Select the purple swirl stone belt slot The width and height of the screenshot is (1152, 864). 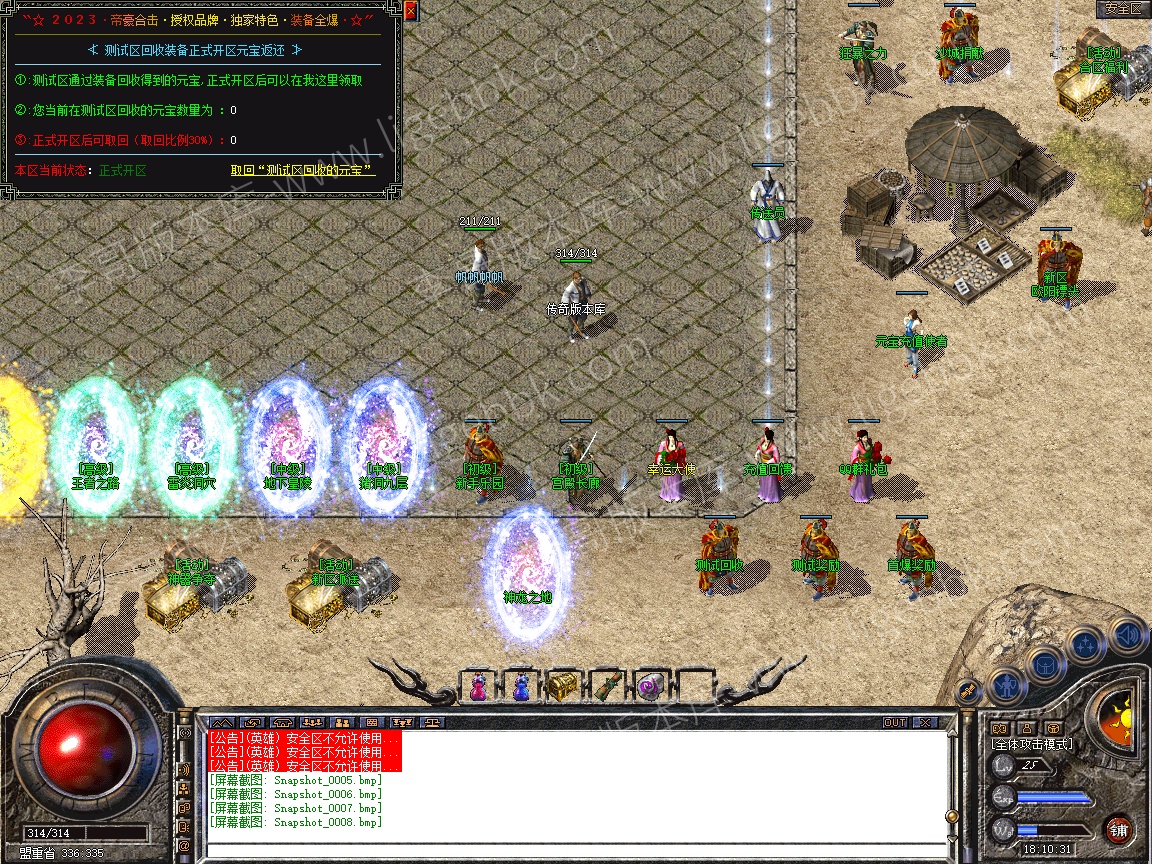(649, 687)
